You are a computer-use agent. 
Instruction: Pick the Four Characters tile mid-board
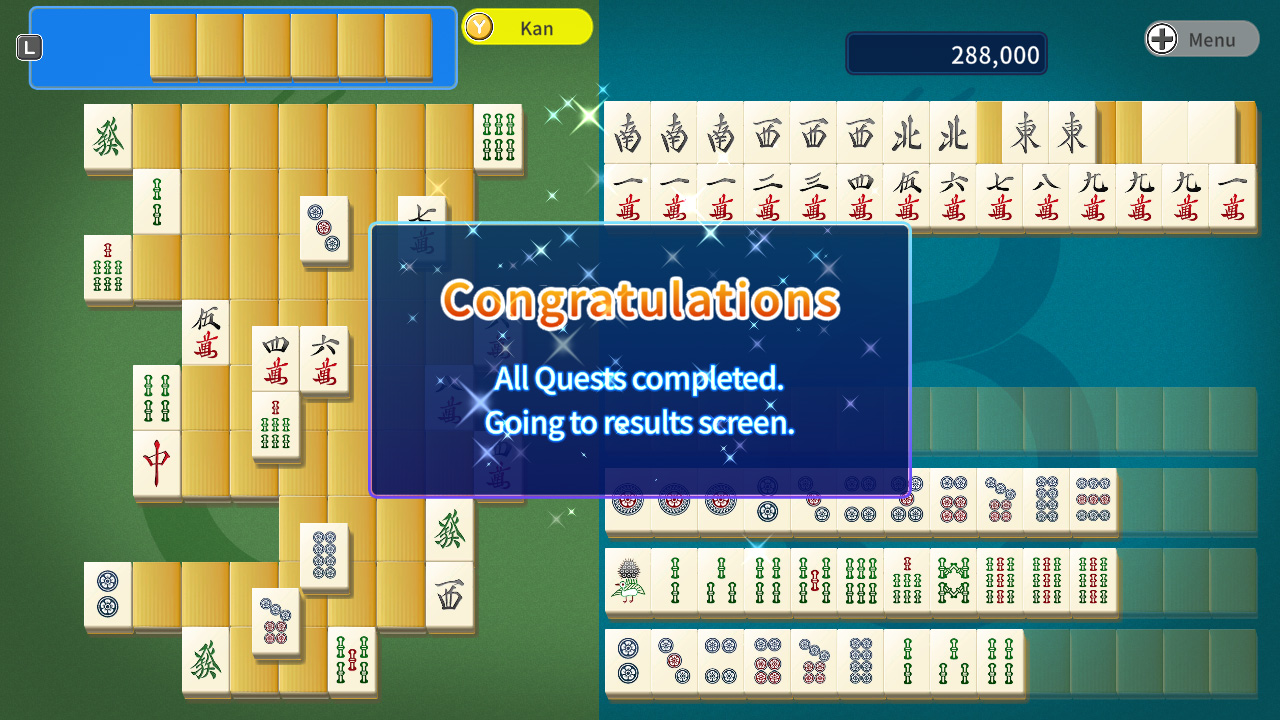(276, 360)
